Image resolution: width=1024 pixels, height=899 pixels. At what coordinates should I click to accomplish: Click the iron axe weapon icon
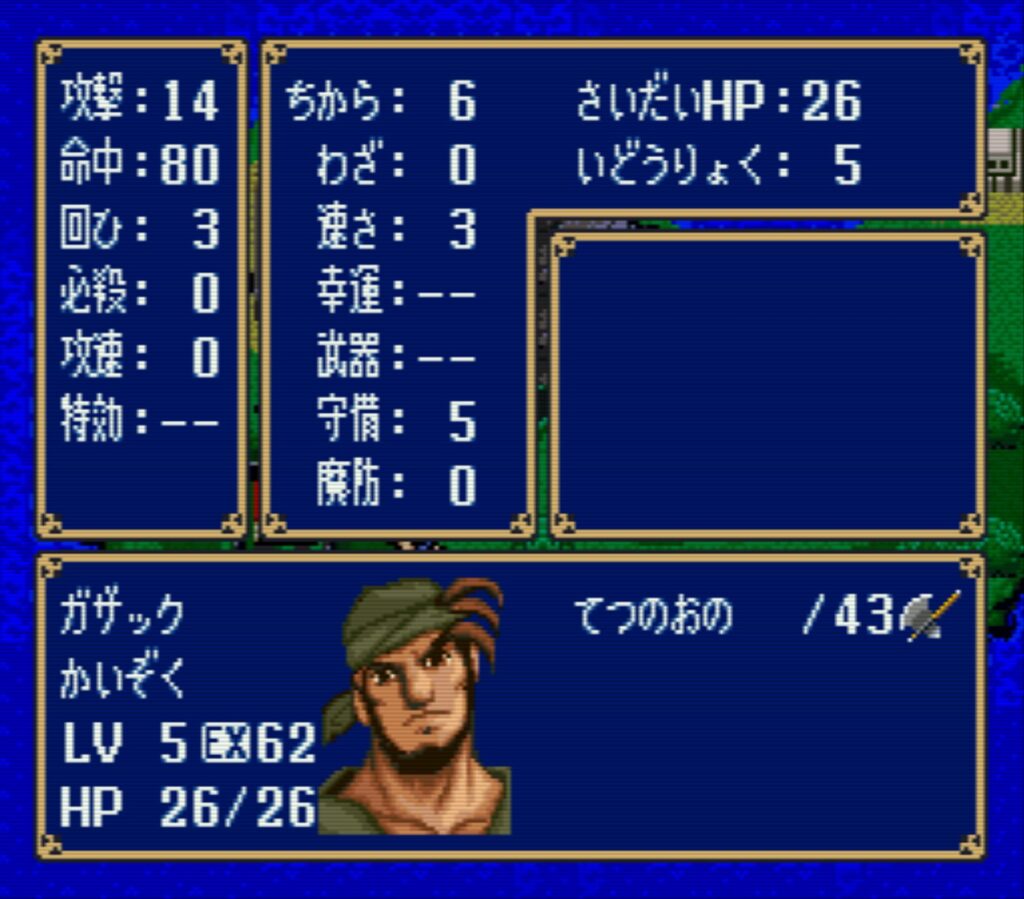click(x=929, y=617)
